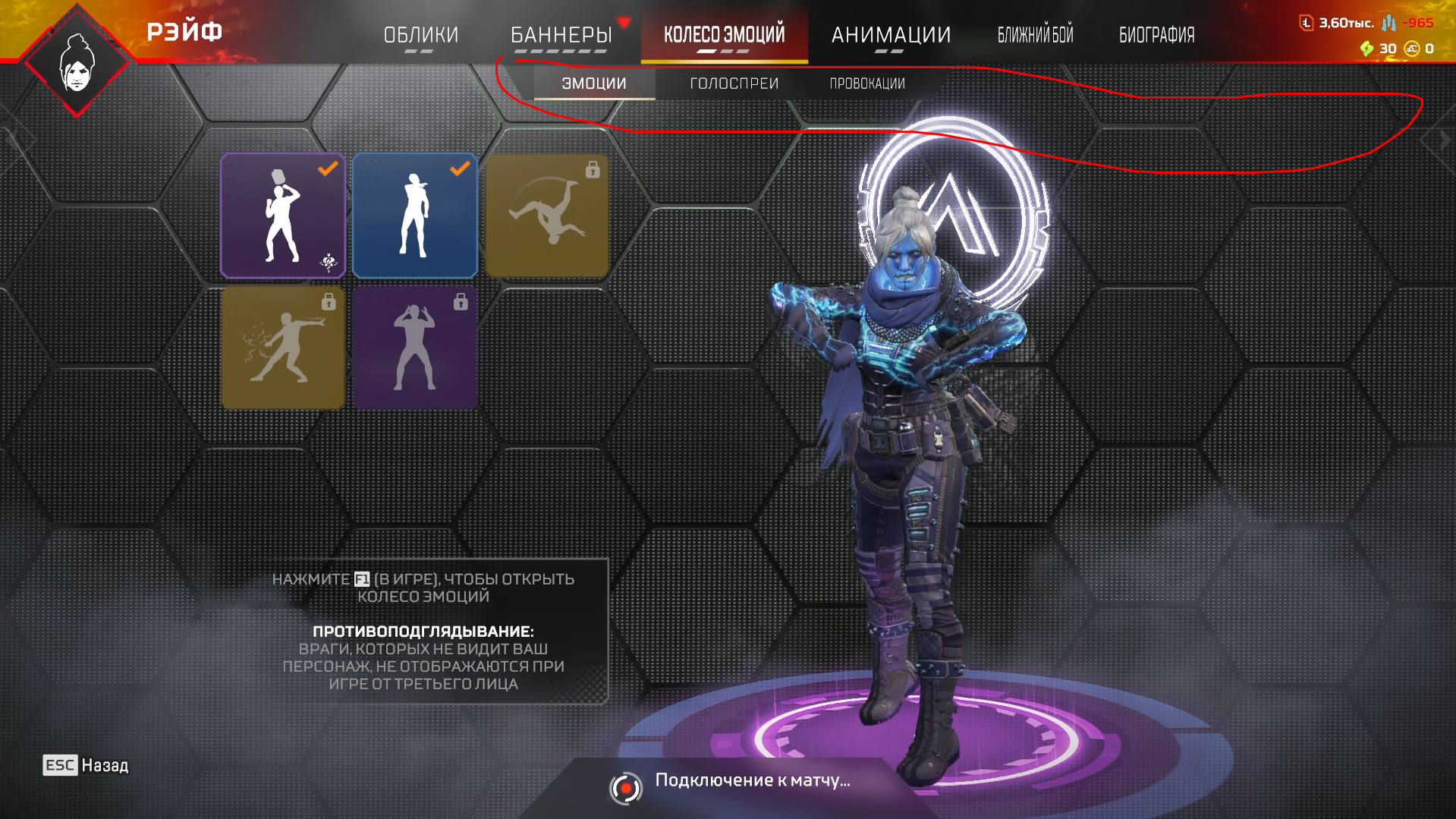This screenshot has height=819, width=1456.
Task: Open the Провокации sub-tab
Action: pyautogui.click(x=867, y=83)
